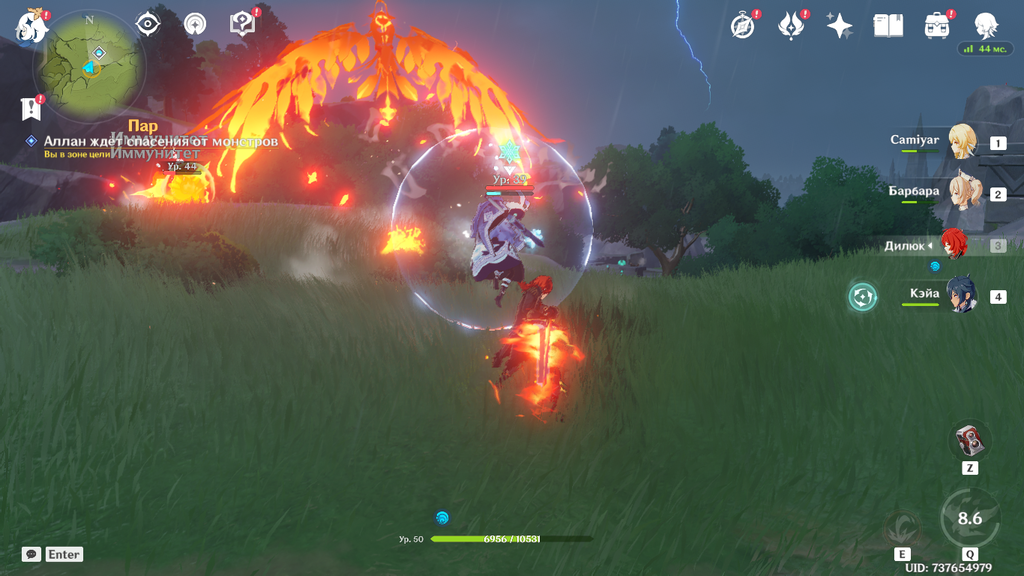Click the teal circular icon beside Кэйа
Image resolution: width=1024 pixels, height=576 pixels.
862,296
